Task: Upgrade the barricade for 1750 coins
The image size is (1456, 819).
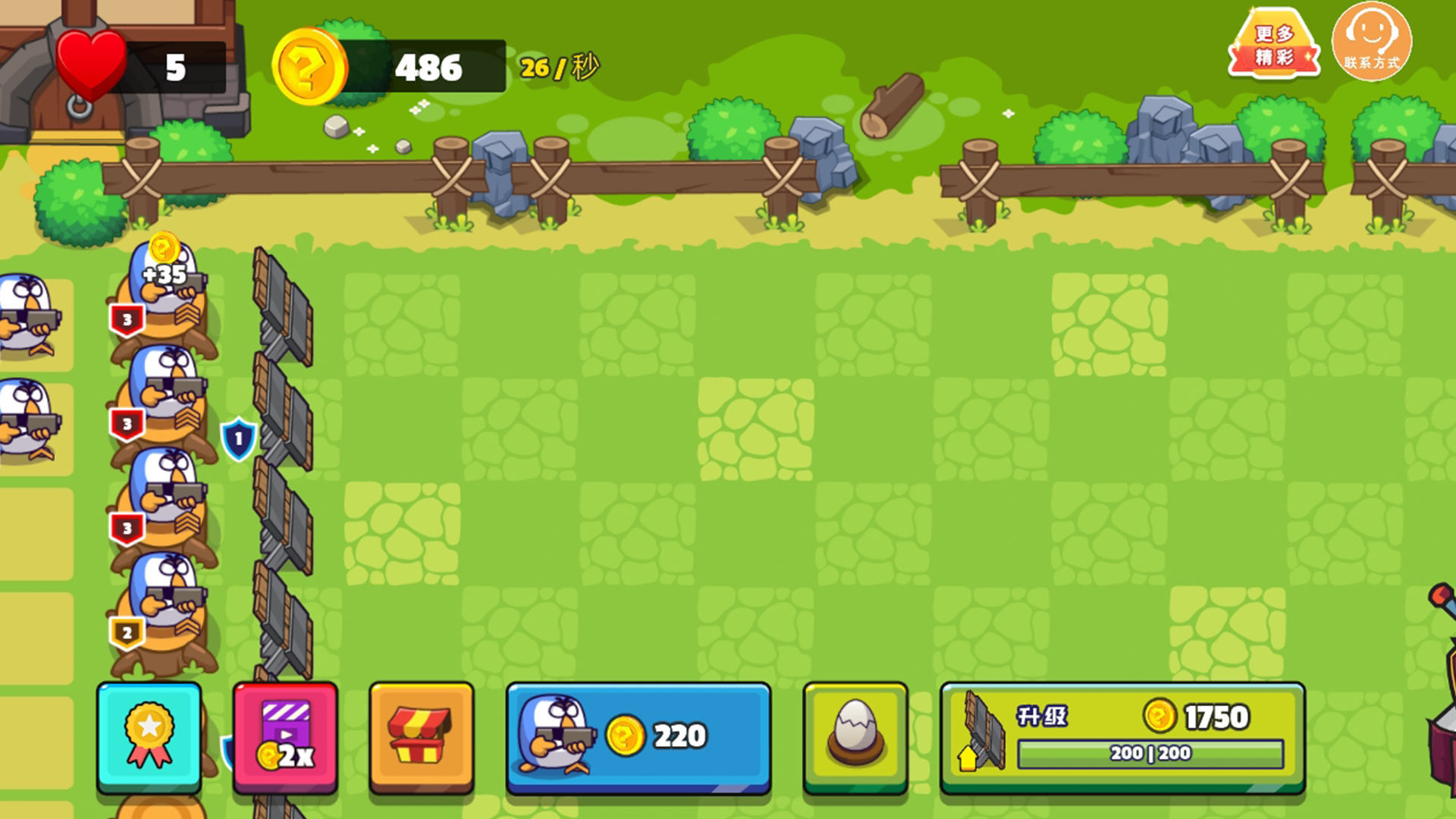Action: pyautogui.click(x=1122, y=736)
